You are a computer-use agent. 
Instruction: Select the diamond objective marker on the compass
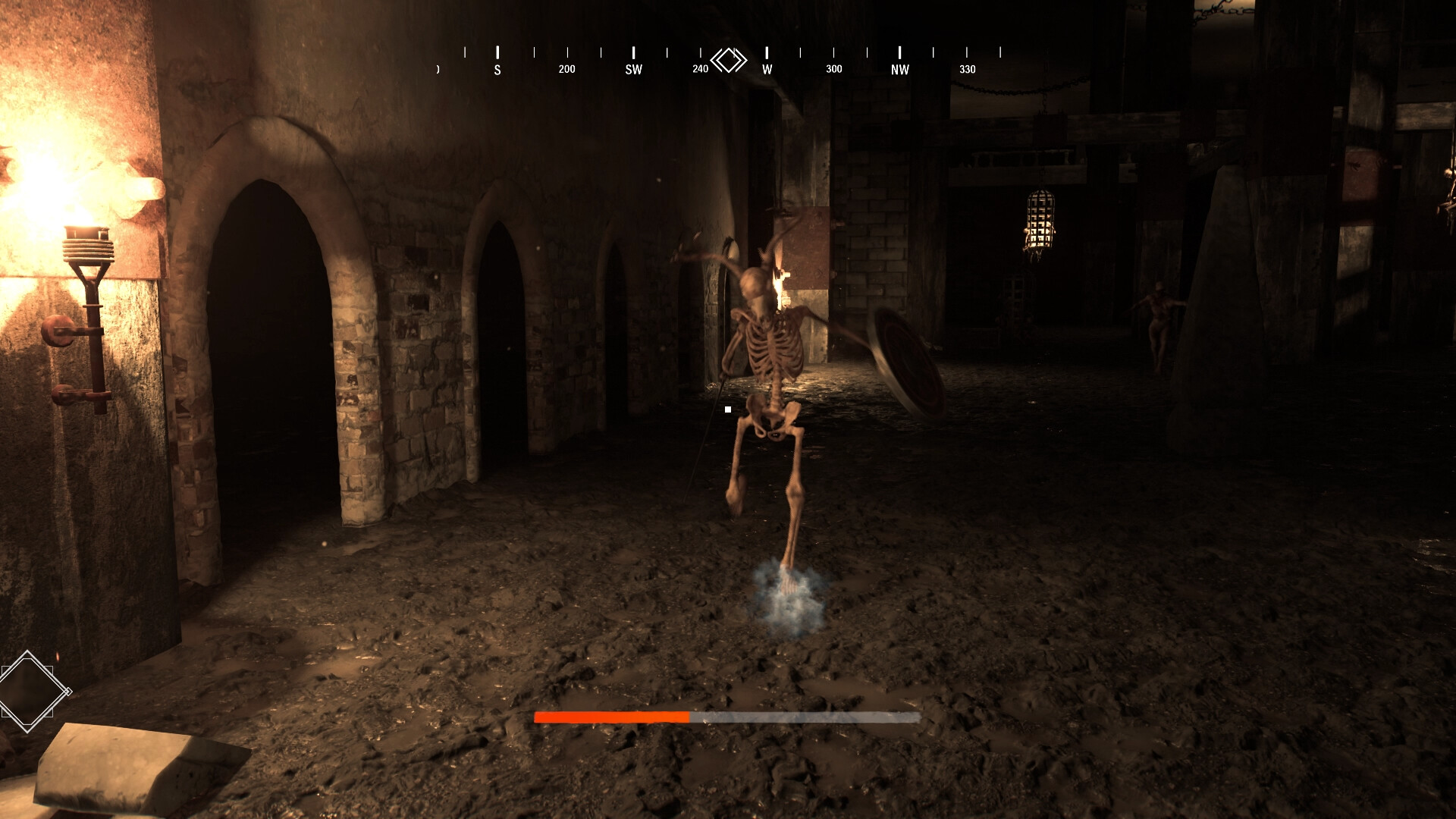(x=729, y=59)
